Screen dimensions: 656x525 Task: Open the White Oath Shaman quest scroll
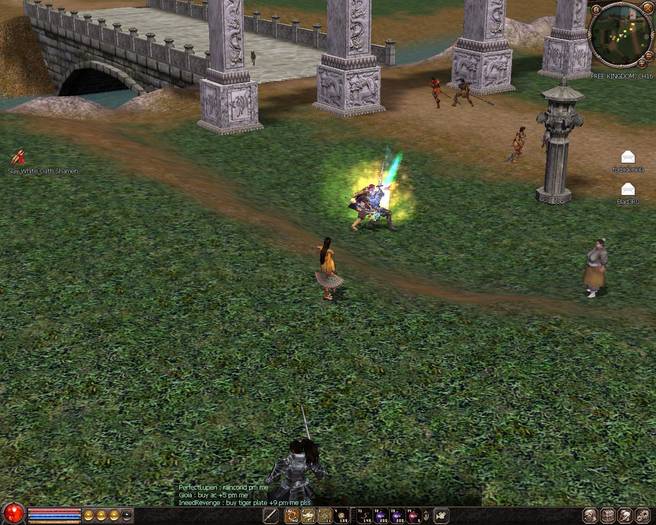pyautogui.click(x=18, y=157)
